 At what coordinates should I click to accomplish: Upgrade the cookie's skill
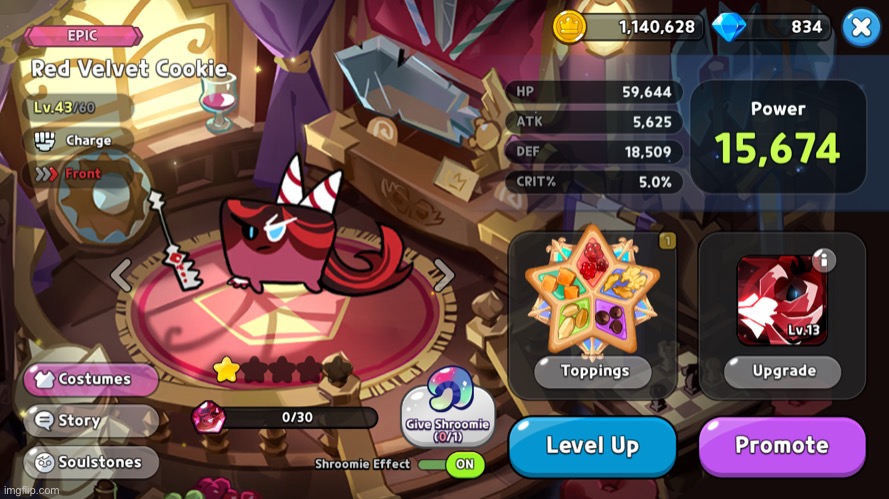click(x=783, y=371)
